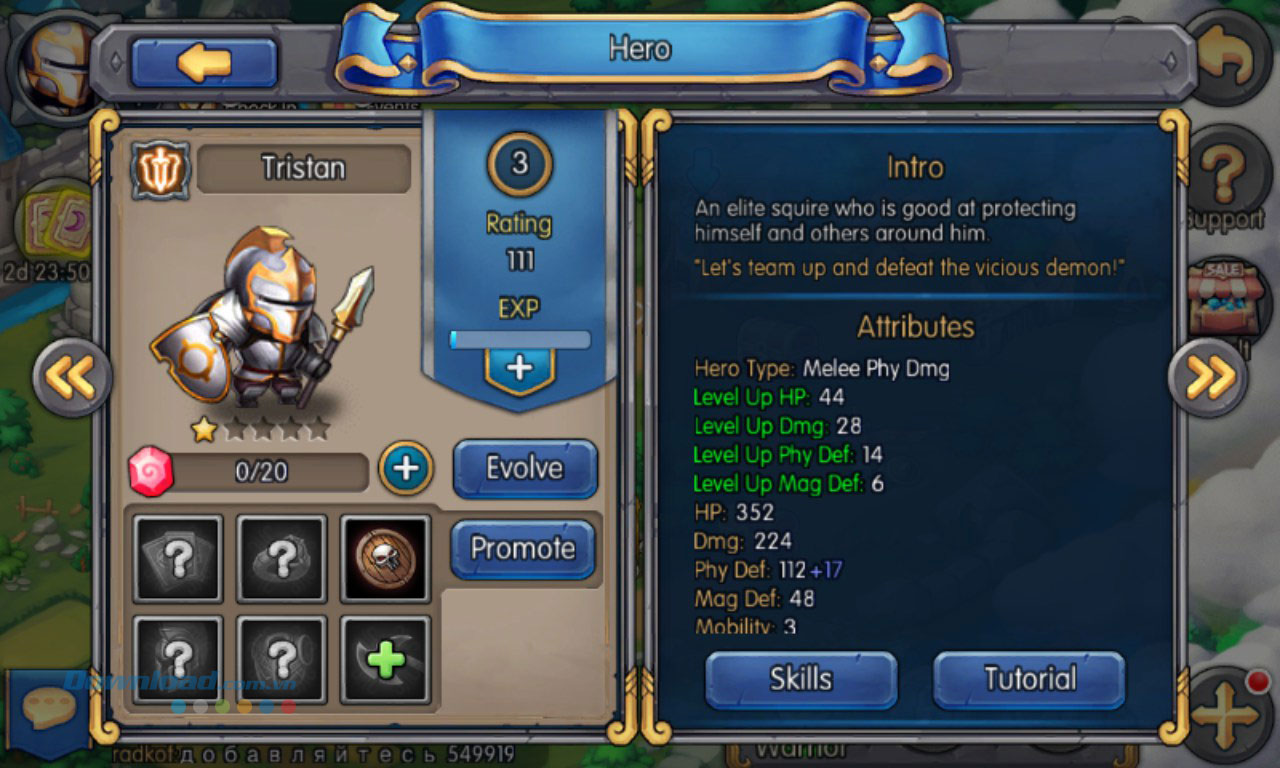Click the faction emblem beside Tristan's name
The width and height of the screenshot is (1280, 768).
(160, 170)
